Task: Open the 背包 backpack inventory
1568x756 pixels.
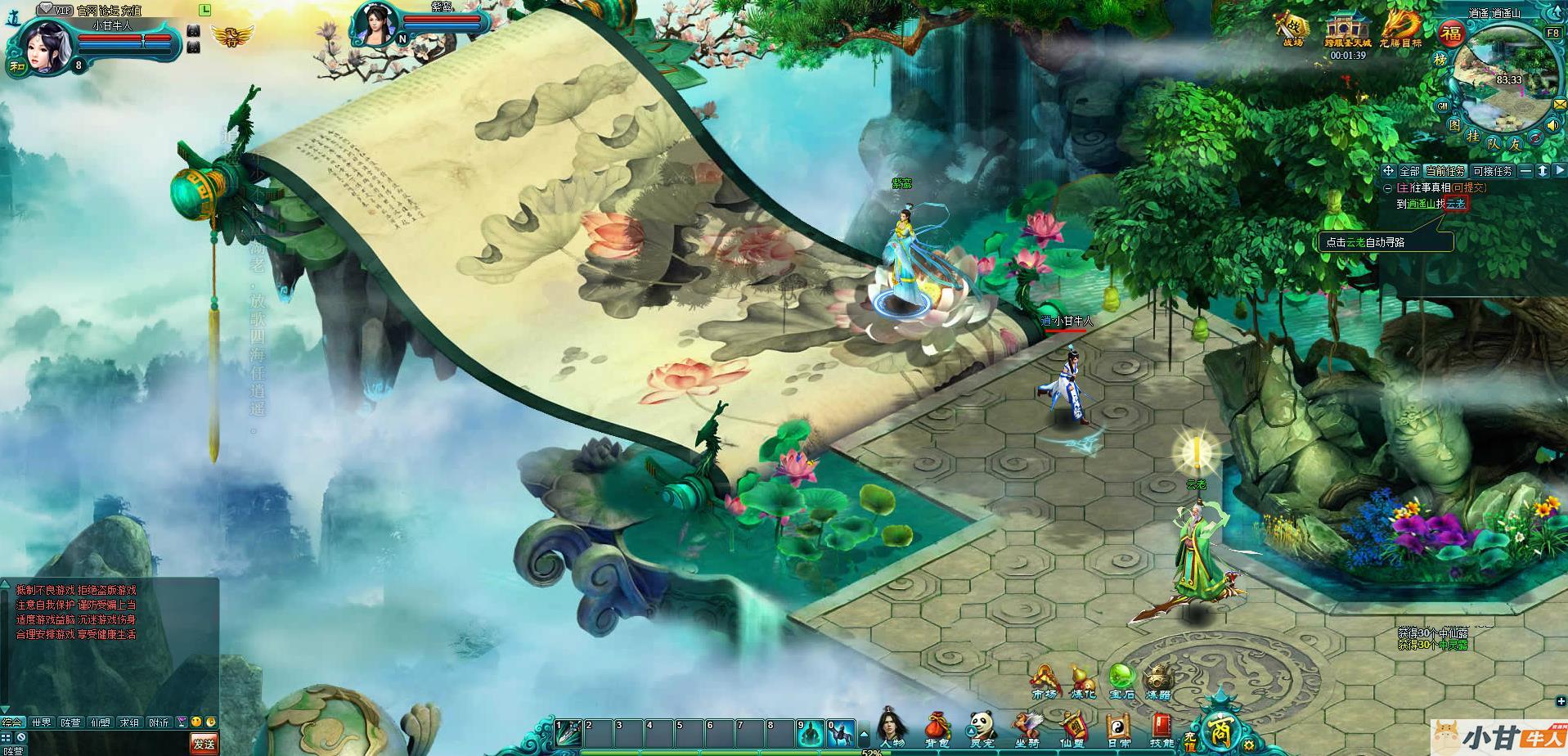Action: 937,727
